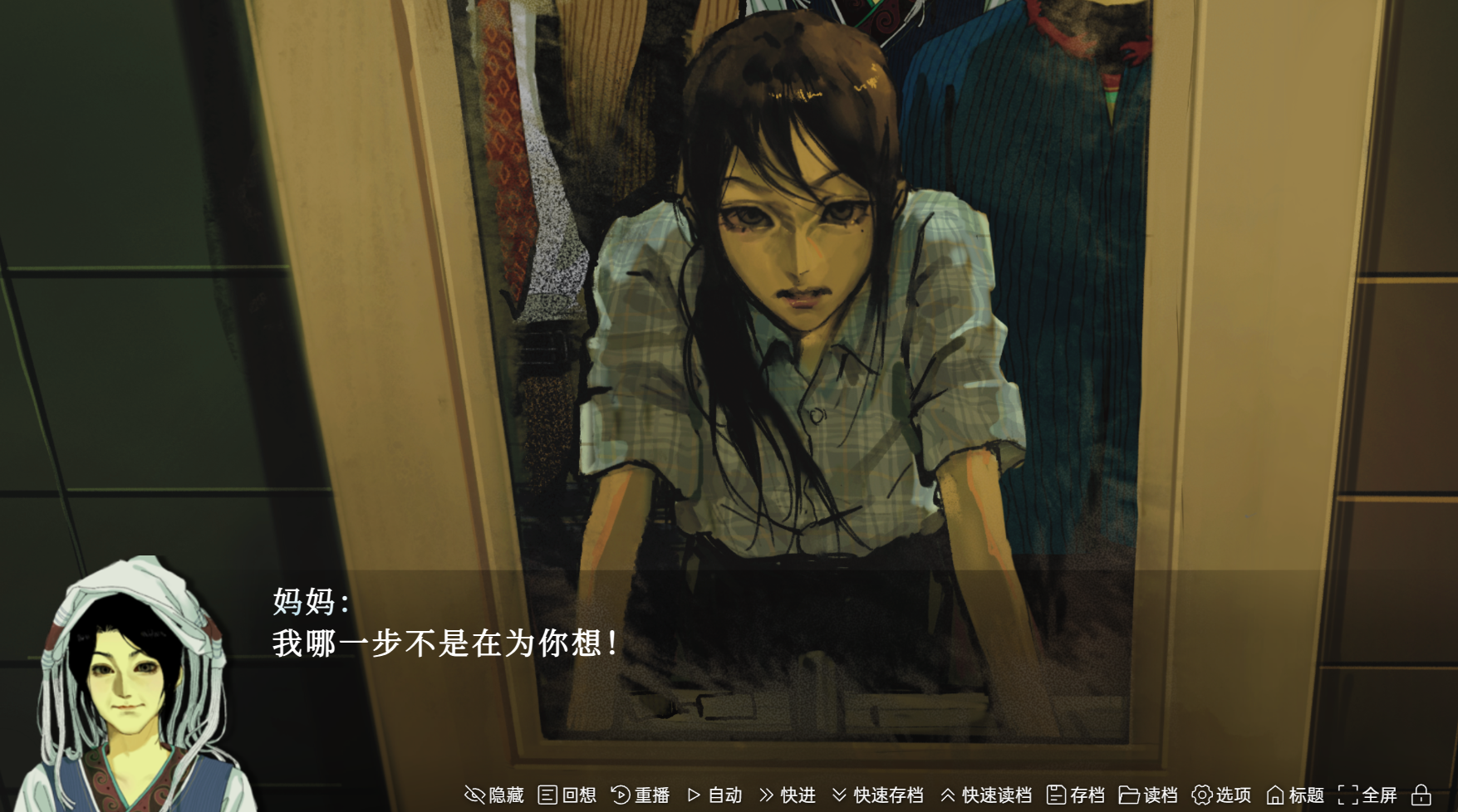
Task: Hide the dialogue box with 隐藏
Action: pyautogui.click(x=494, y=795)
